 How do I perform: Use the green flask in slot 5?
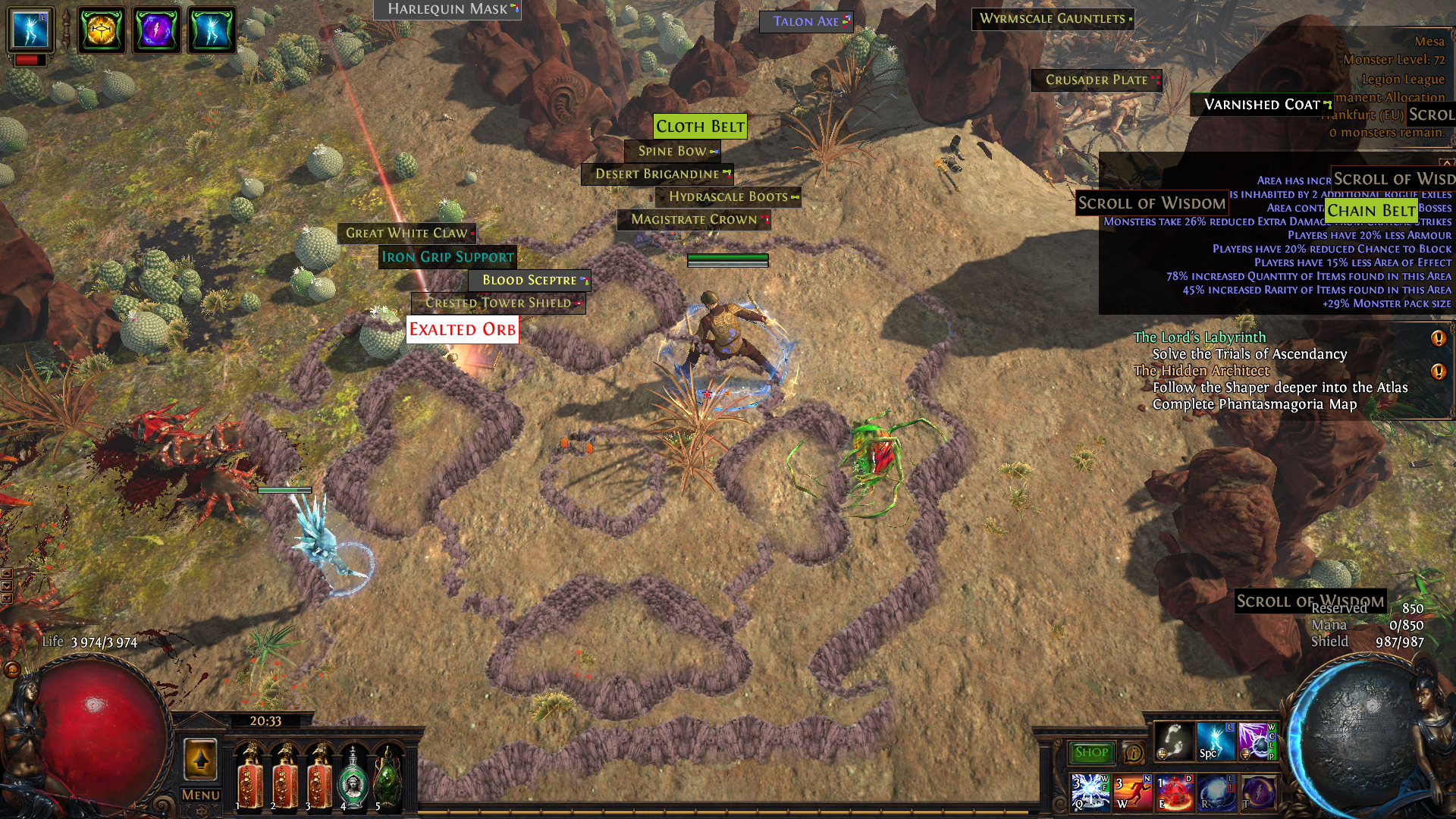tap(388, 779)
